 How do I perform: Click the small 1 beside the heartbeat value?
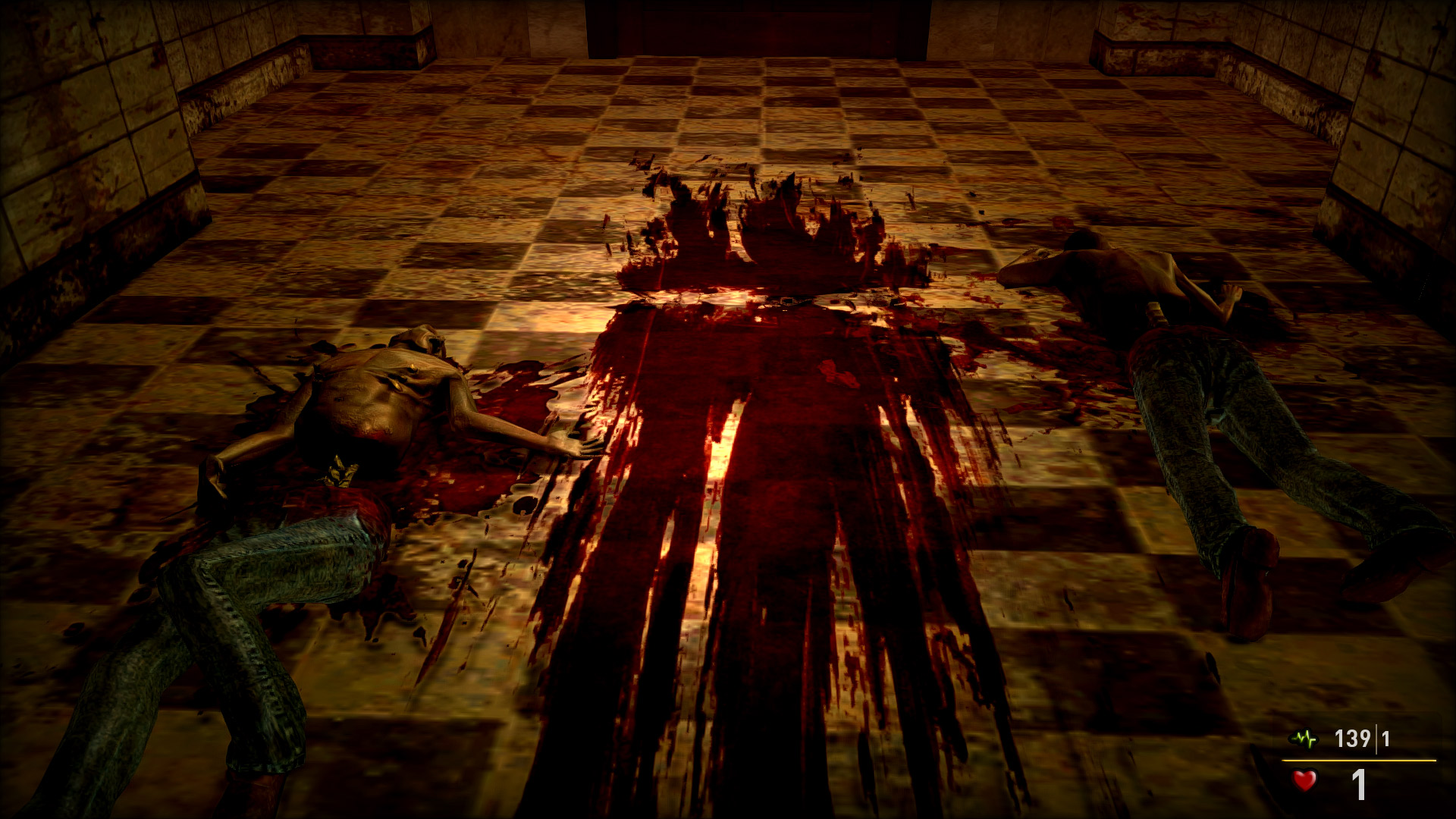[x=1385, y=738]
